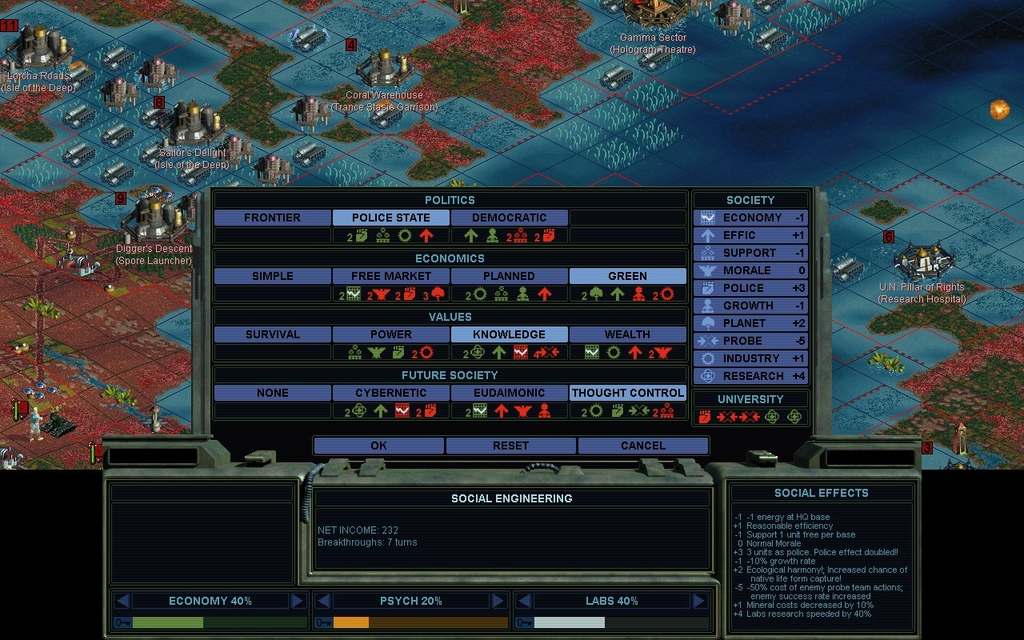
Task: Choose Planned economics
Action: coord(509,276)
